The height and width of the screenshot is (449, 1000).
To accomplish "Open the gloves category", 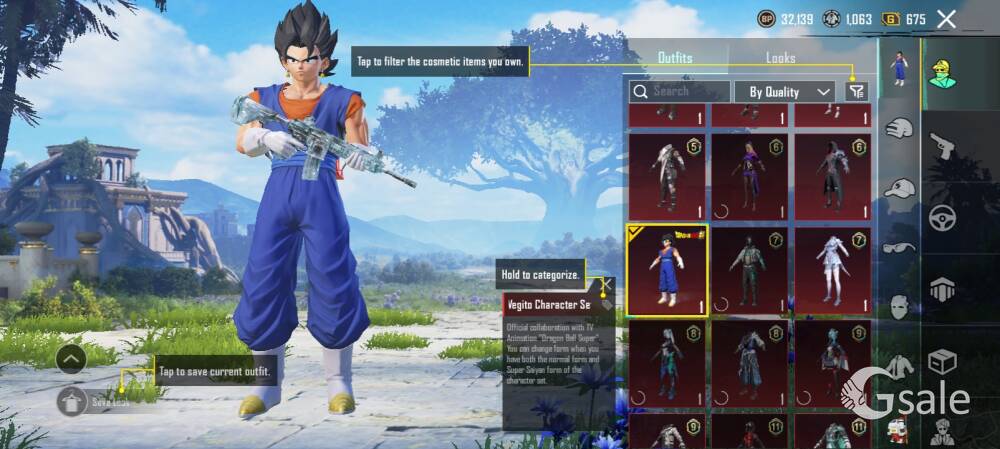I will (899, 129).
